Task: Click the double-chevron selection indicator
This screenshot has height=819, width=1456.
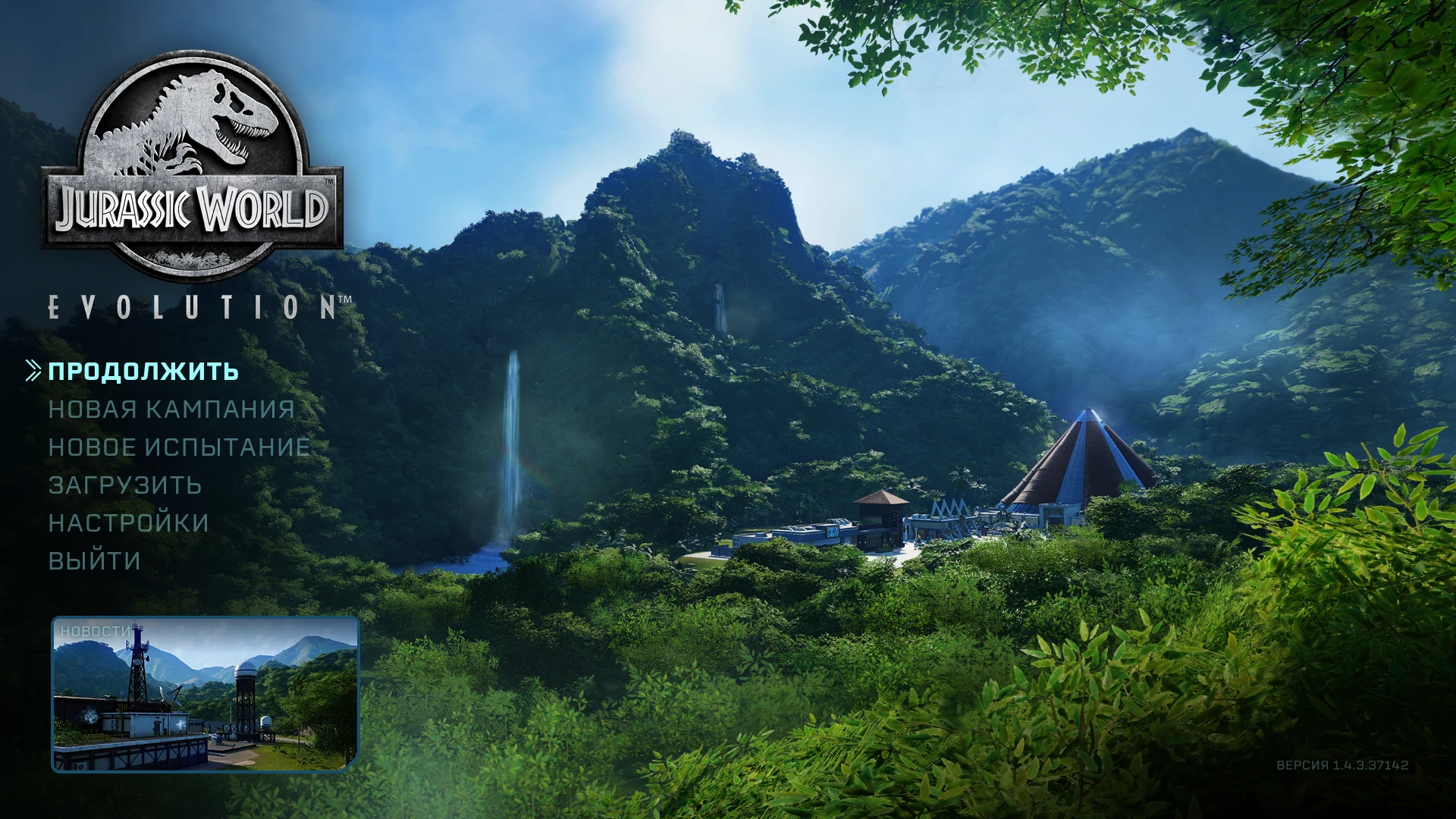Action: pos(32,370)
